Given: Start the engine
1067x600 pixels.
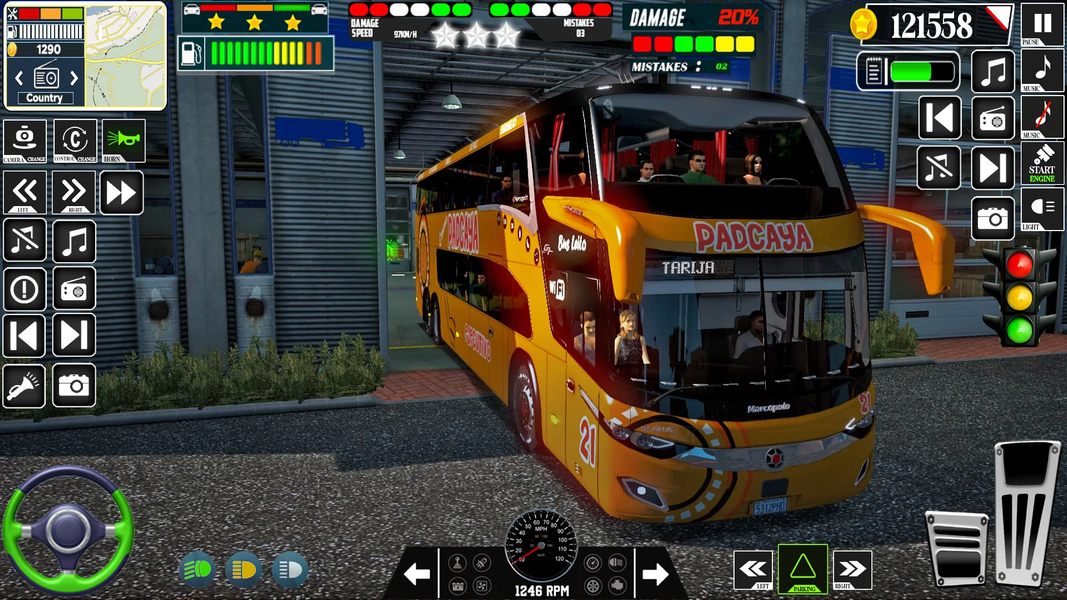Looking at the screenshot, I should [1042, 163].
